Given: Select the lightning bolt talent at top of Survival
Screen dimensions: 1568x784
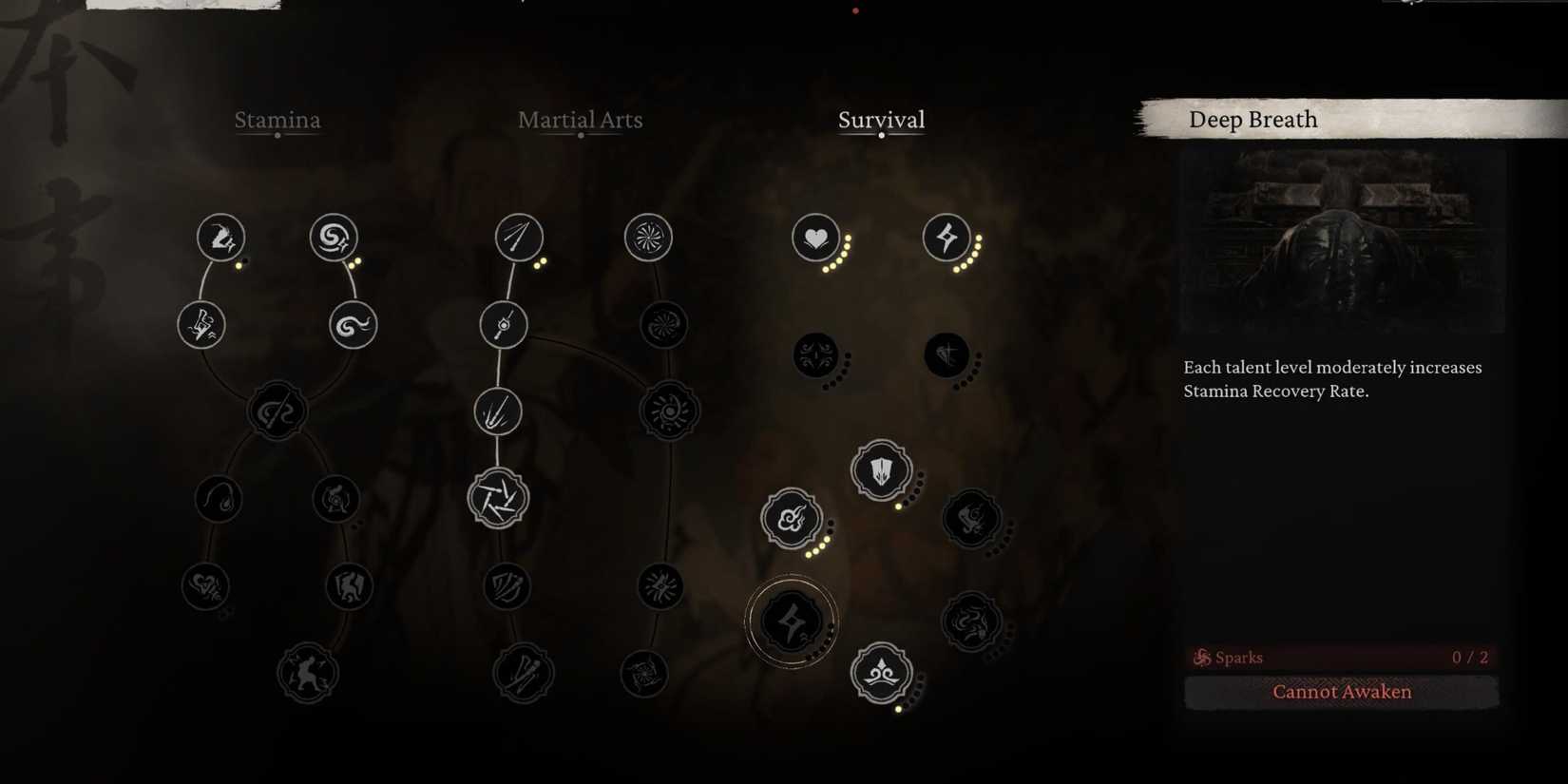Looking at the screenshot, I should pyautogui.click(x=944, y=238).
